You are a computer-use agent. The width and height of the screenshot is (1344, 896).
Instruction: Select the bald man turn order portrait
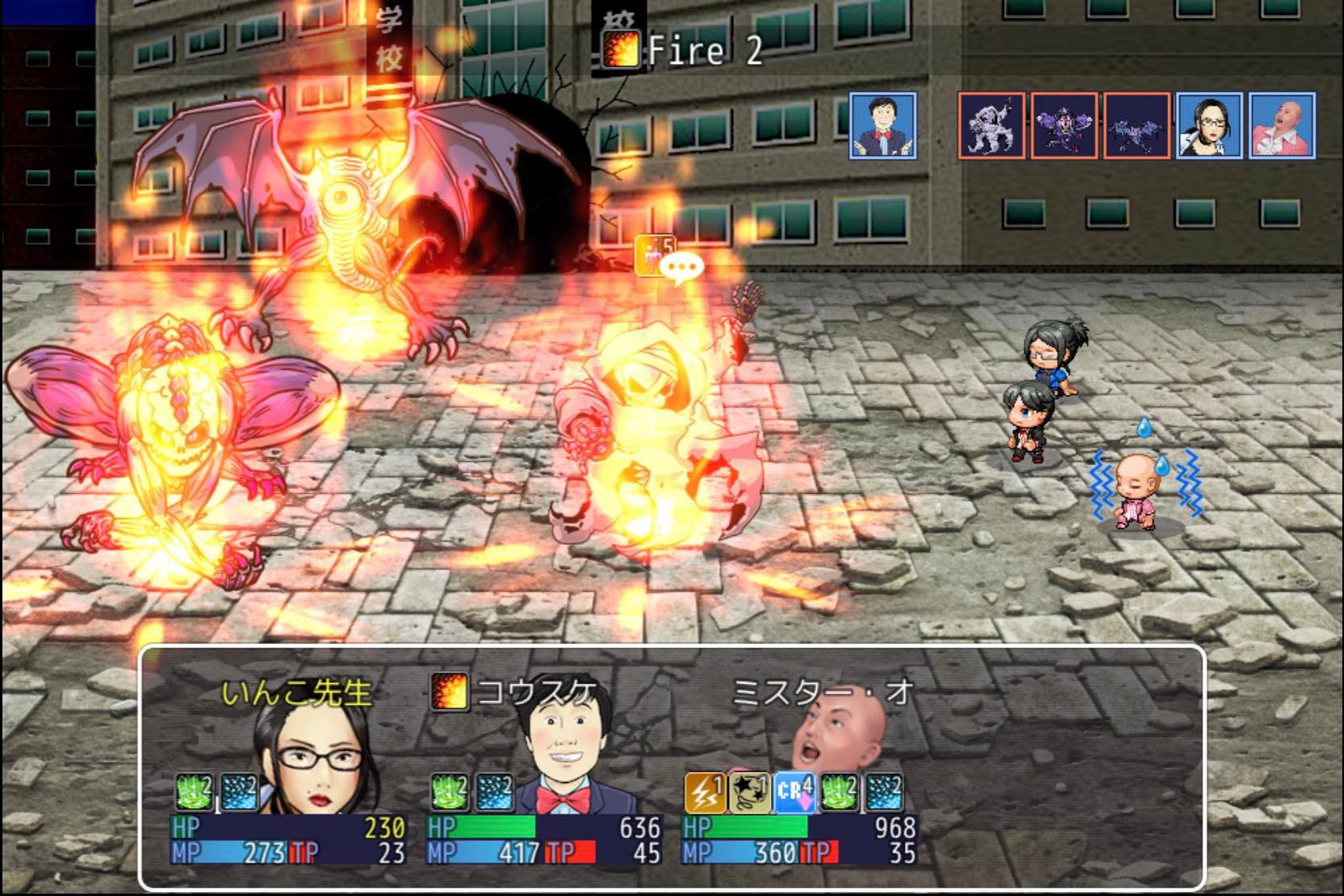(1281, 125)
